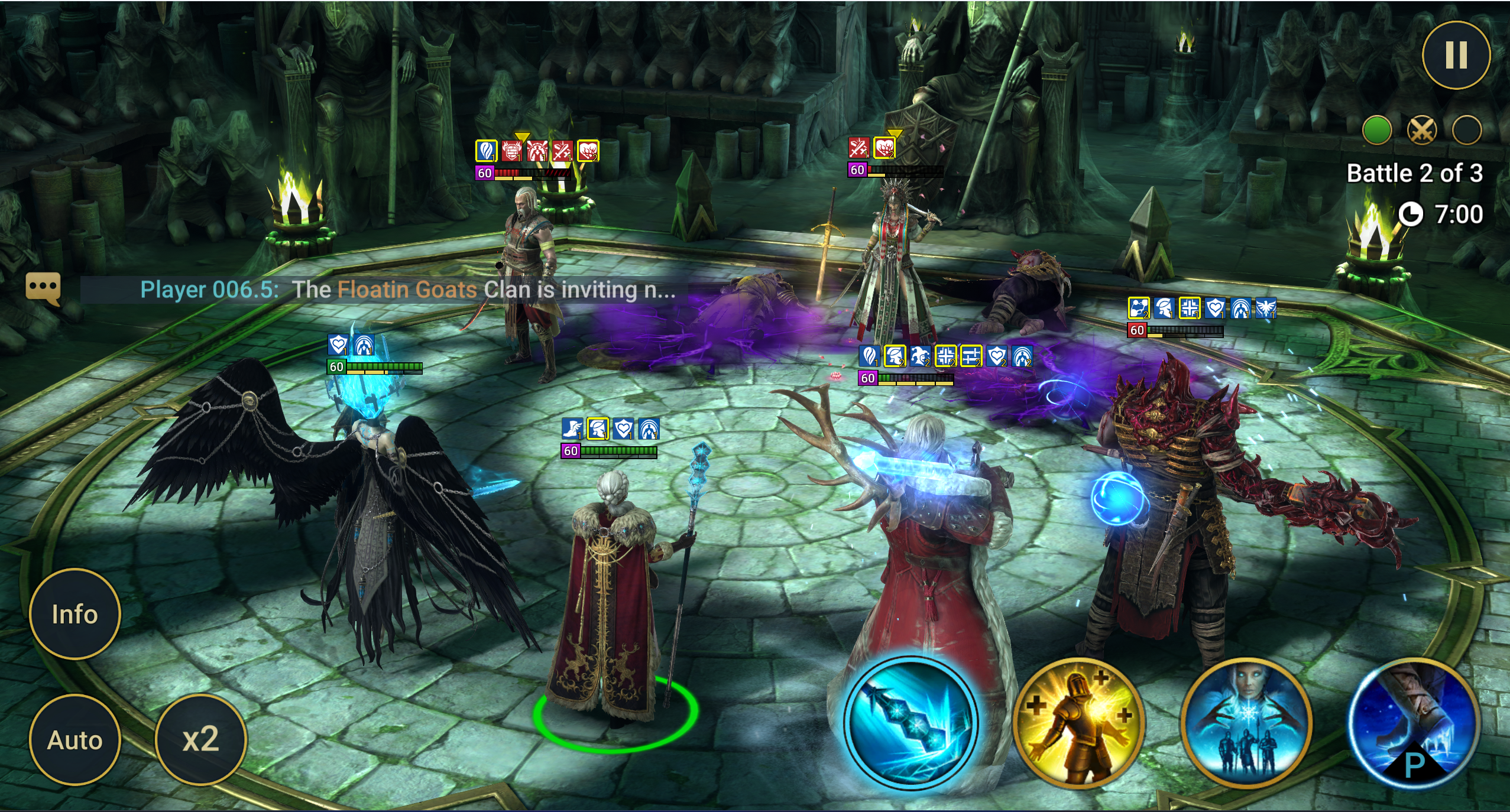The width and height of the screenshot is (1510, 812).
Task: Toggle the x2 battle speed
Action: point(200,740)
